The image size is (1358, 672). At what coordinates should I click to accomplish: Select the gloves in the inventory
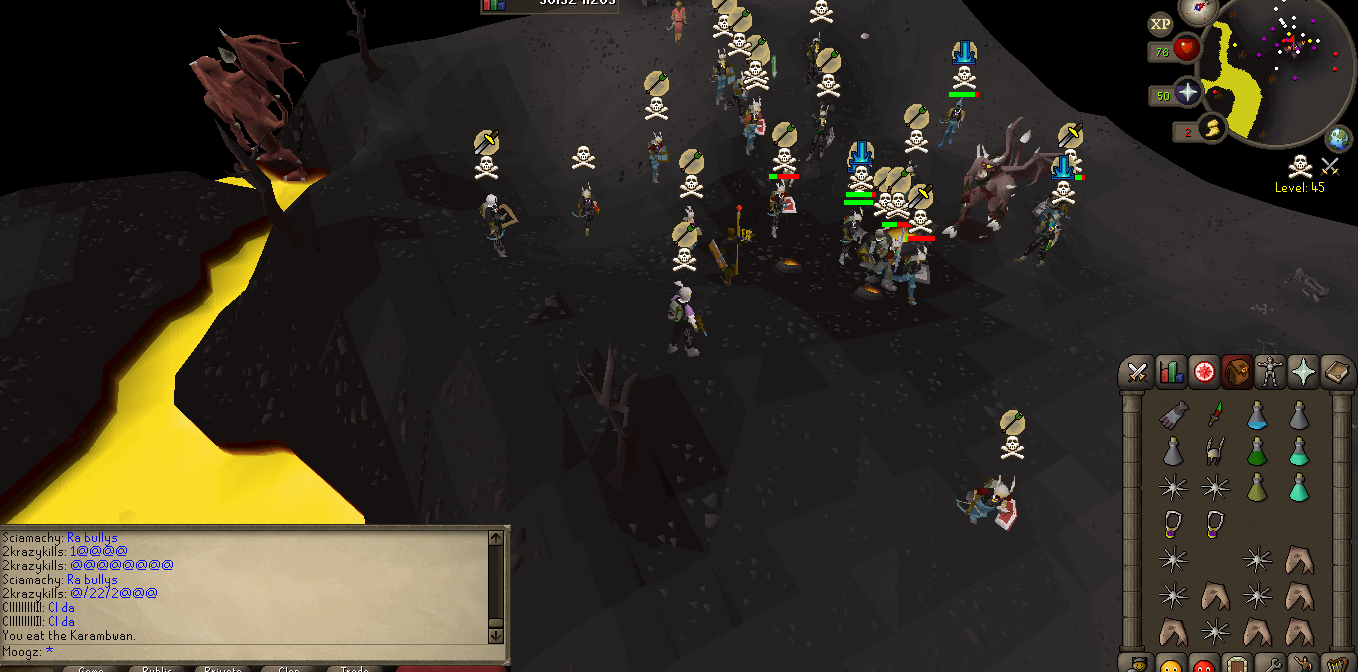[x=1173, y=415]
